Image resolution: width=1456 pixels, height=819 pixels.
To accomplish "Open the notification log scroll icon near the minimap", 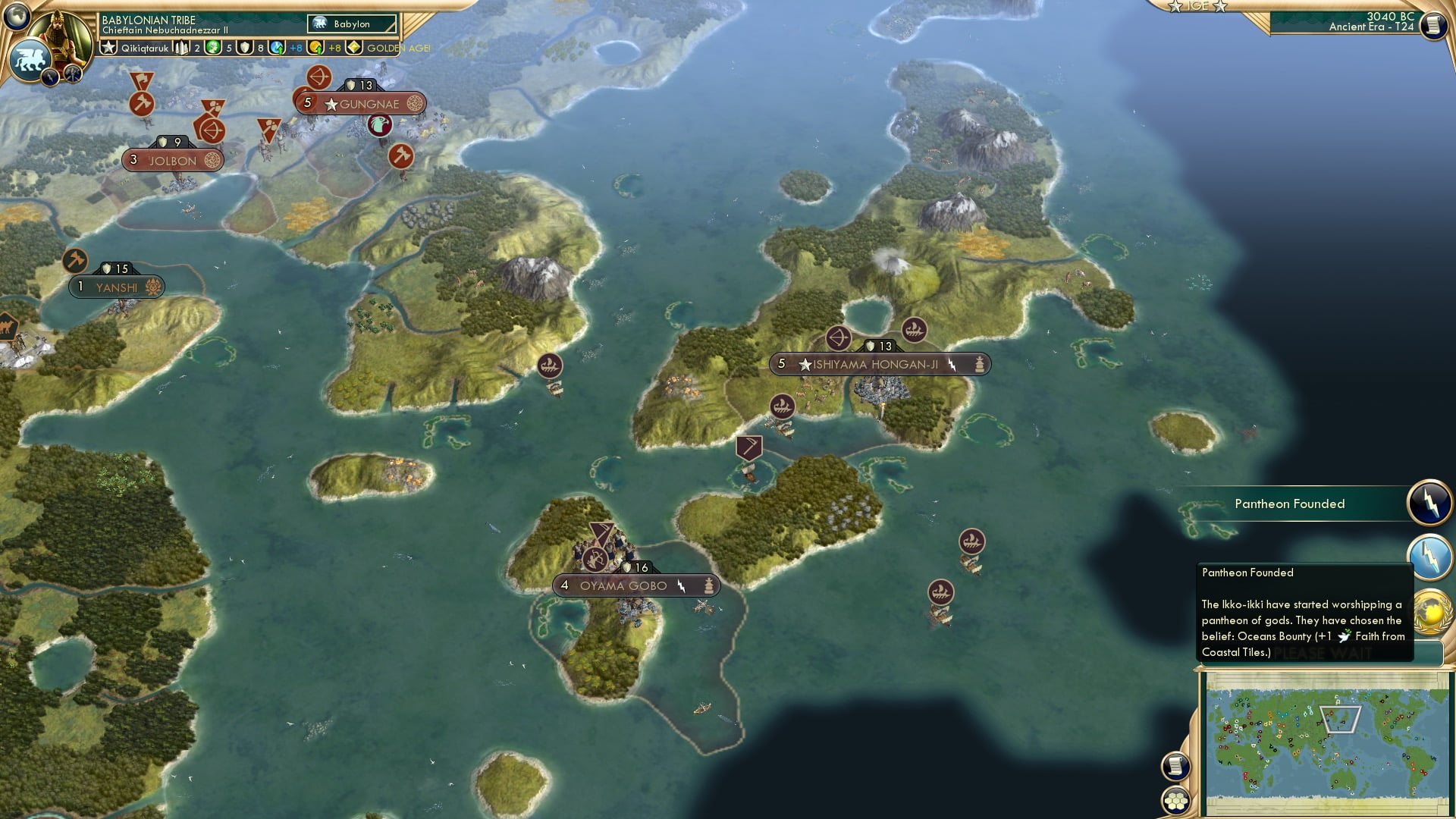I will [1175, 764].
